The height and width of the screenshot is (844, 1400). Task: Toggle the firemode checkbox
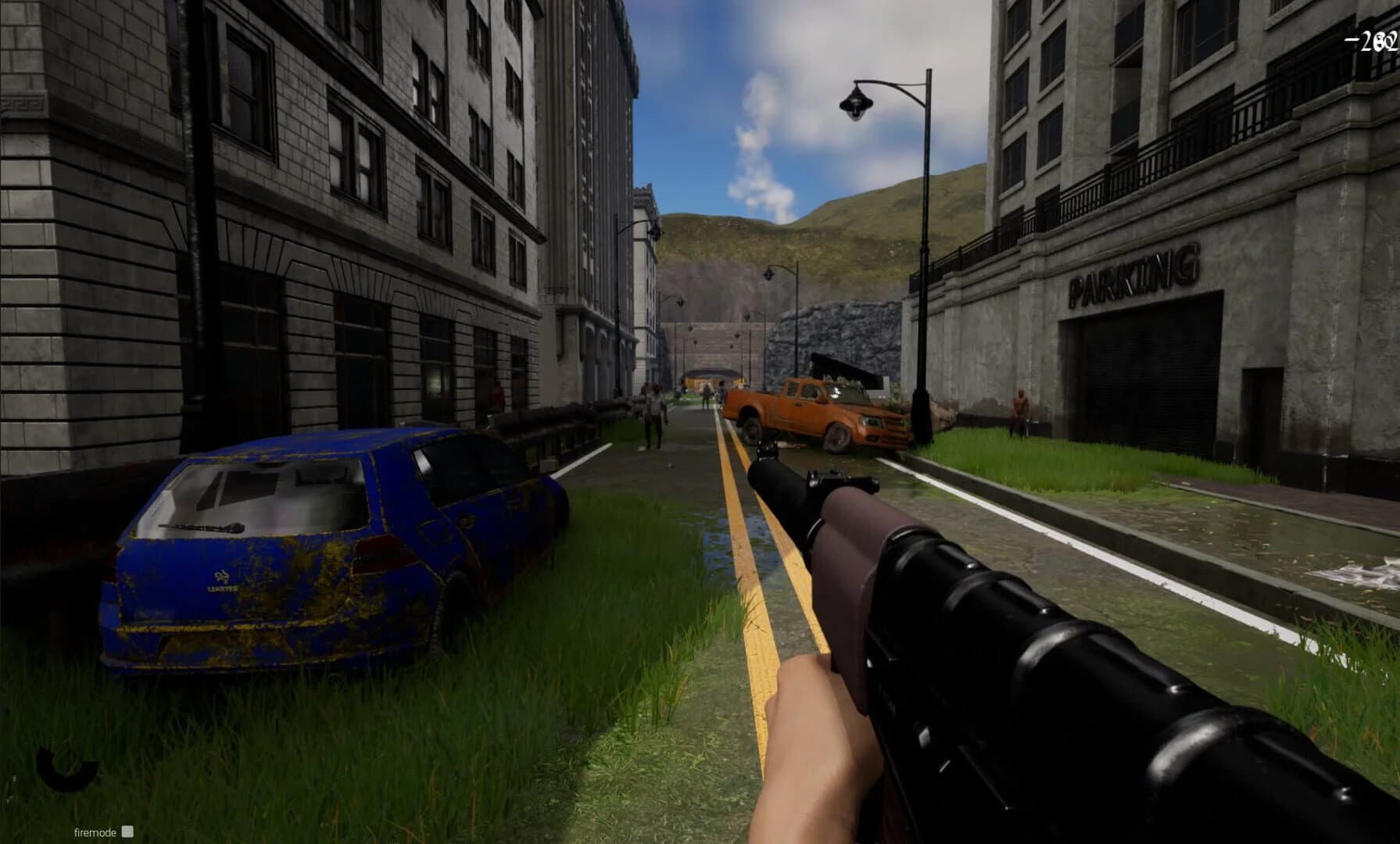[x=127, y=833]
